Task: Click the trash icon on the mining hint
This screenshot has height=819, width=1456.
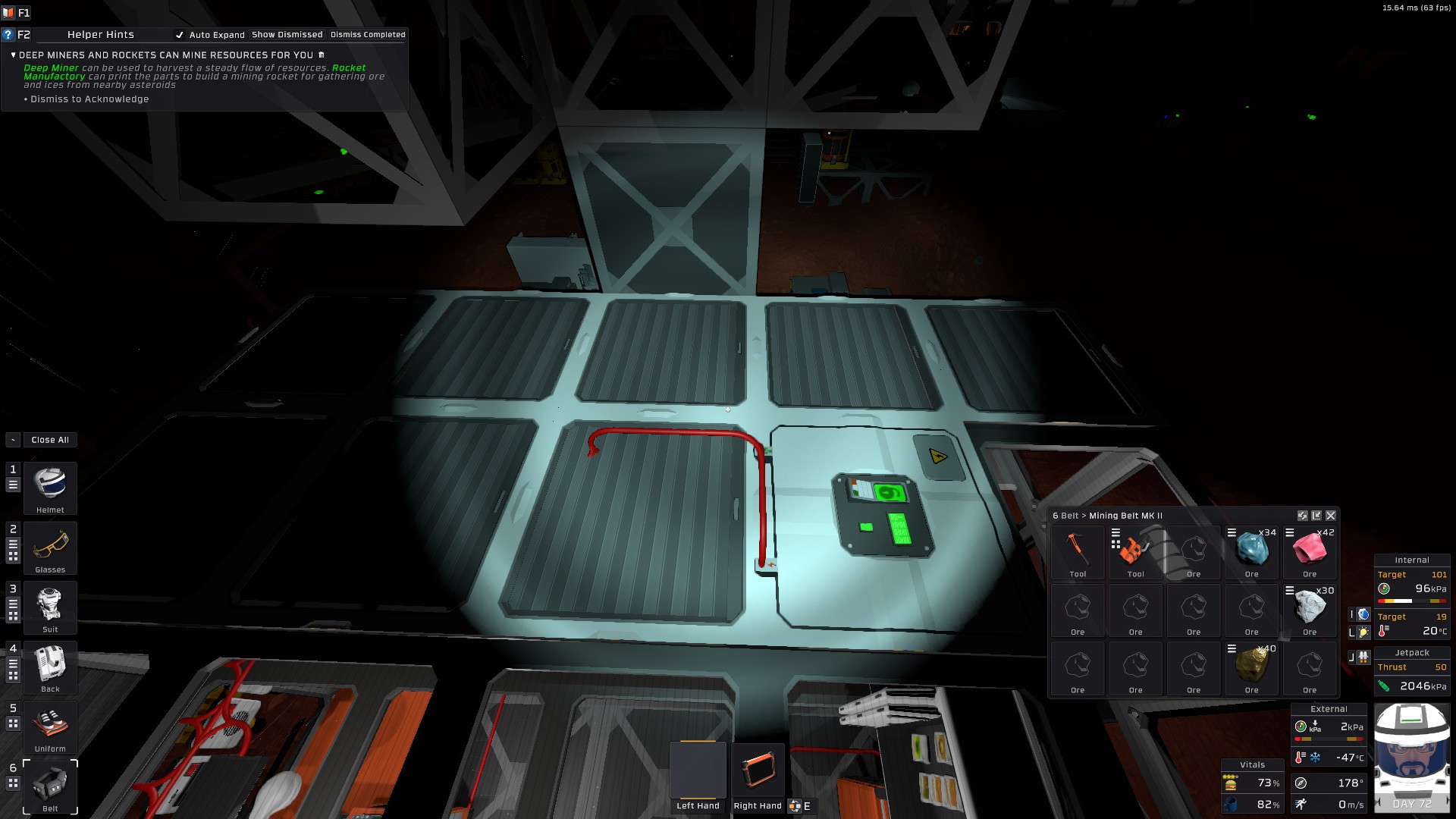Action: [322, 55]
